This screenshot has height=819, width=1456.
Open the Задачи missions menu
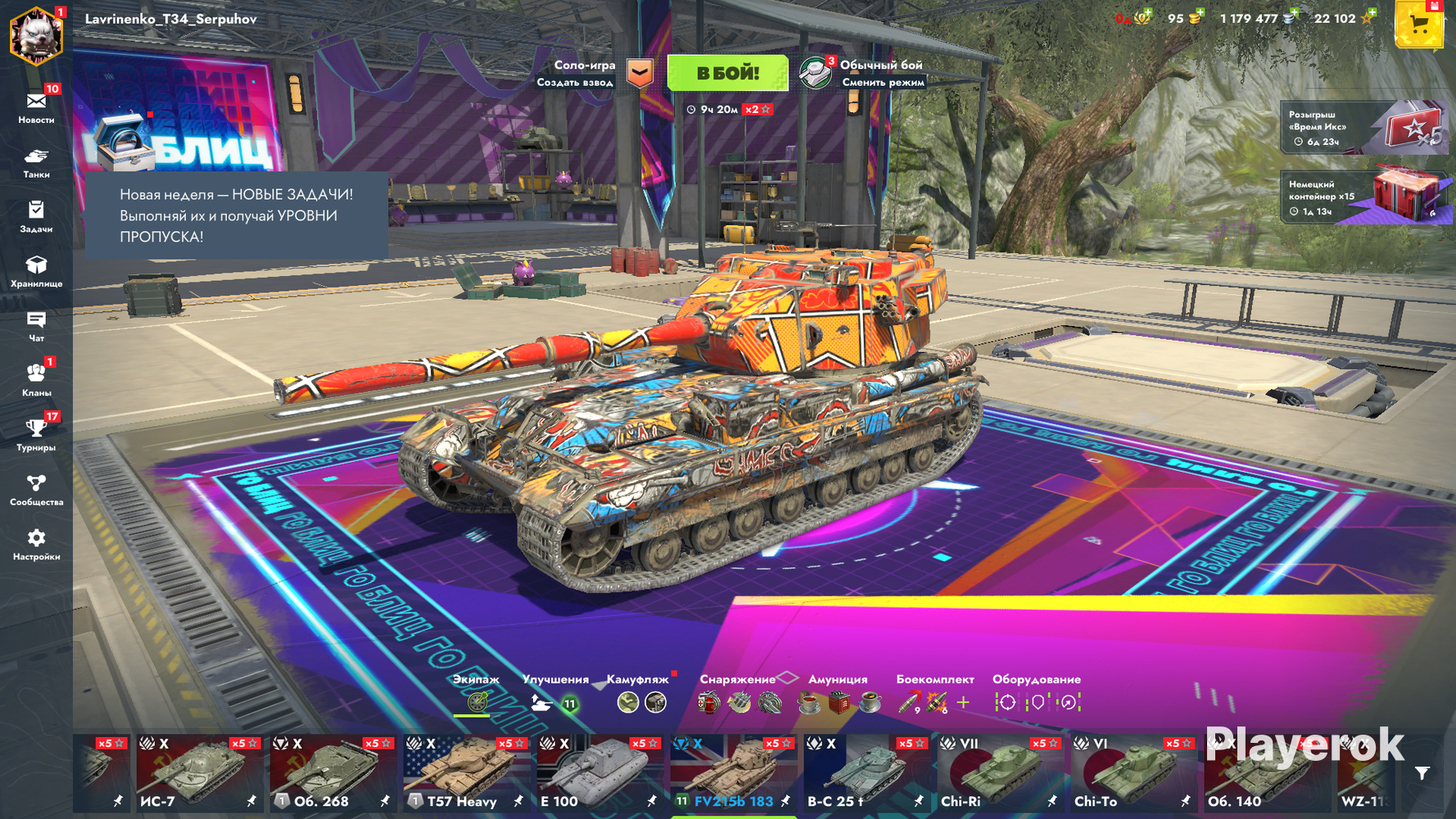coord(36,217)
